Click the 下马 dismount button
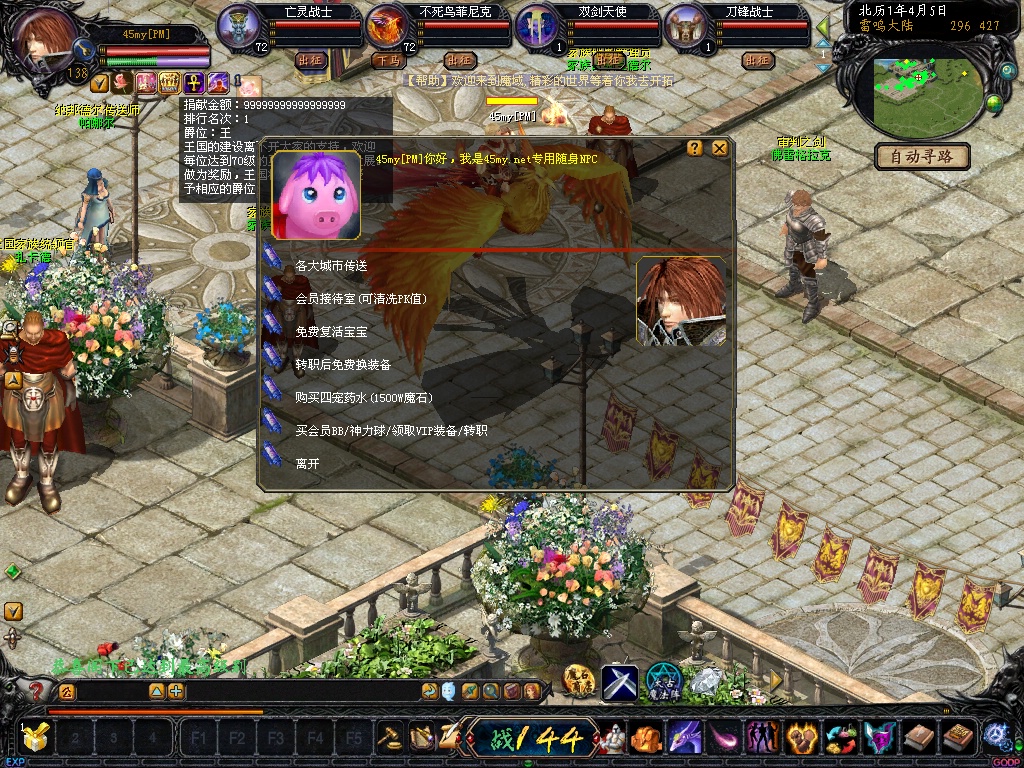The width and height of the screenshot is (1024, 768). point(389,60)
